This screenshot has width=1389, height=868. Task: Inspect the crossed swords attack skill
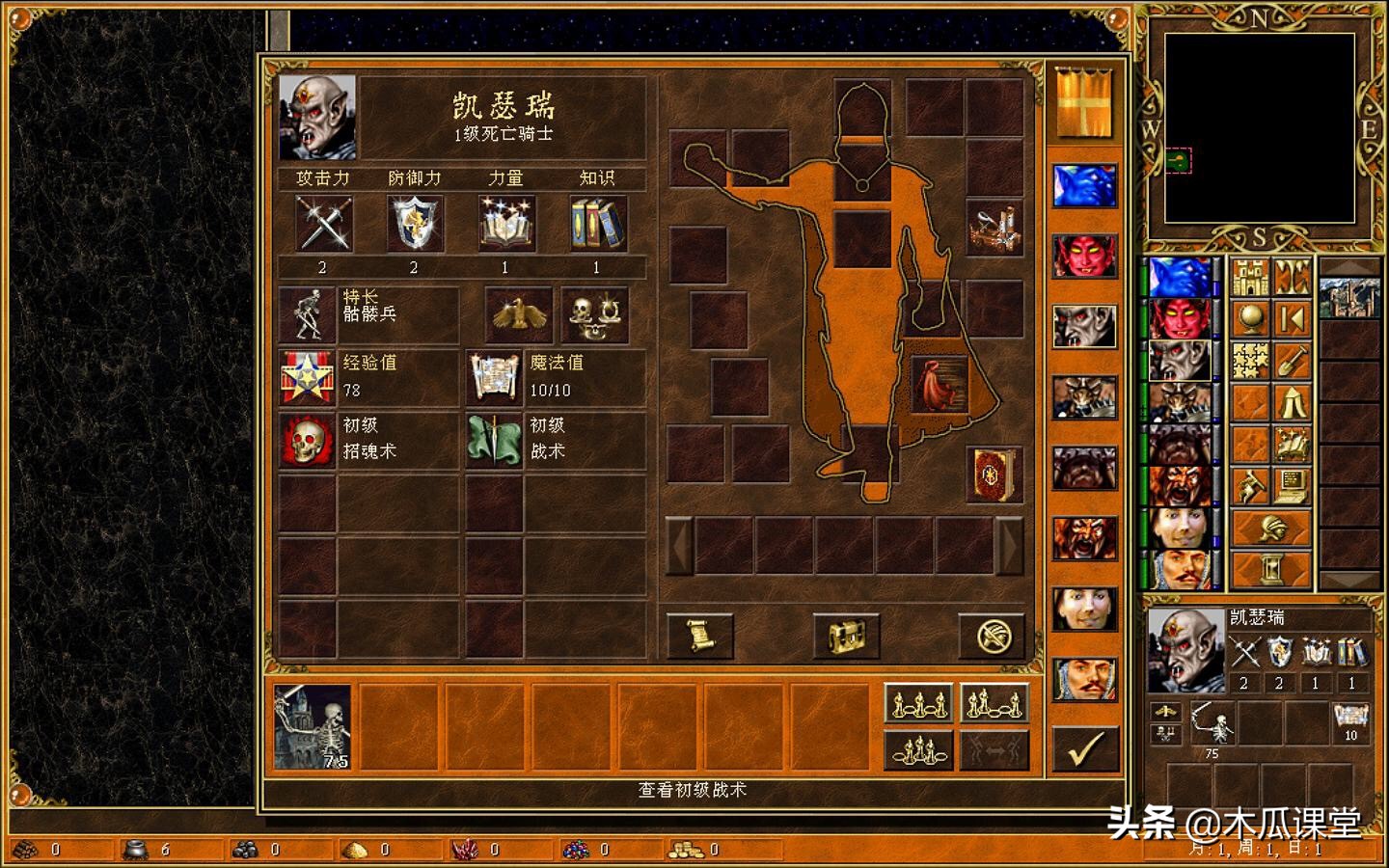tap(323, 224)
